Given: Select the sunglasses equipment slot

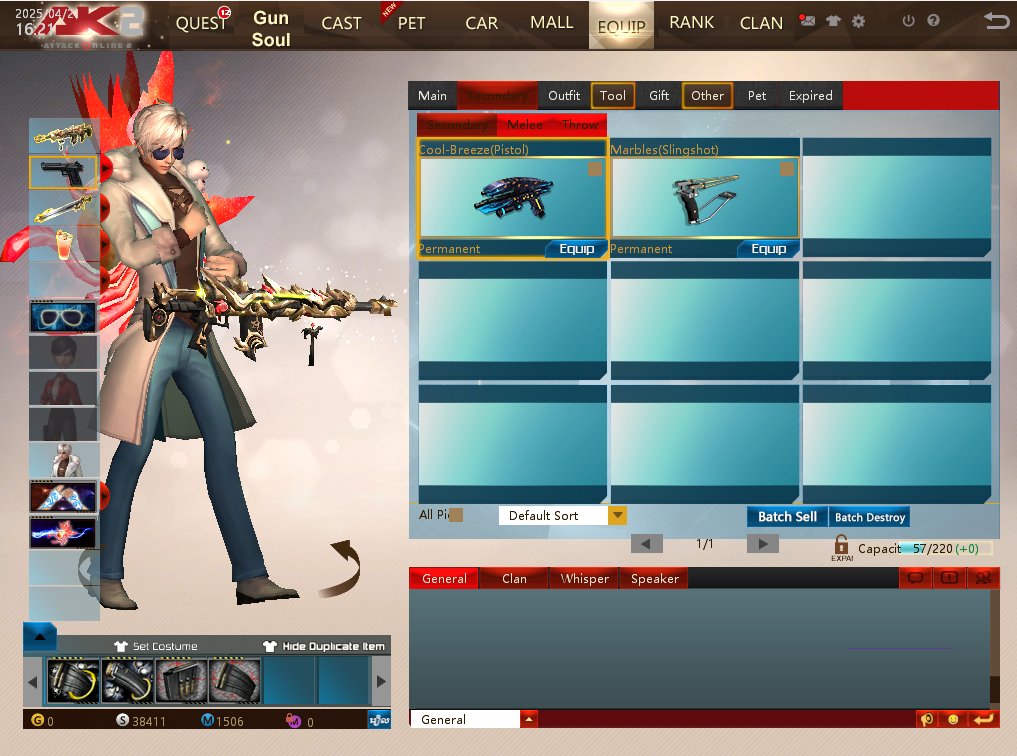Looking at the screenshot, I should click(64, 317).
